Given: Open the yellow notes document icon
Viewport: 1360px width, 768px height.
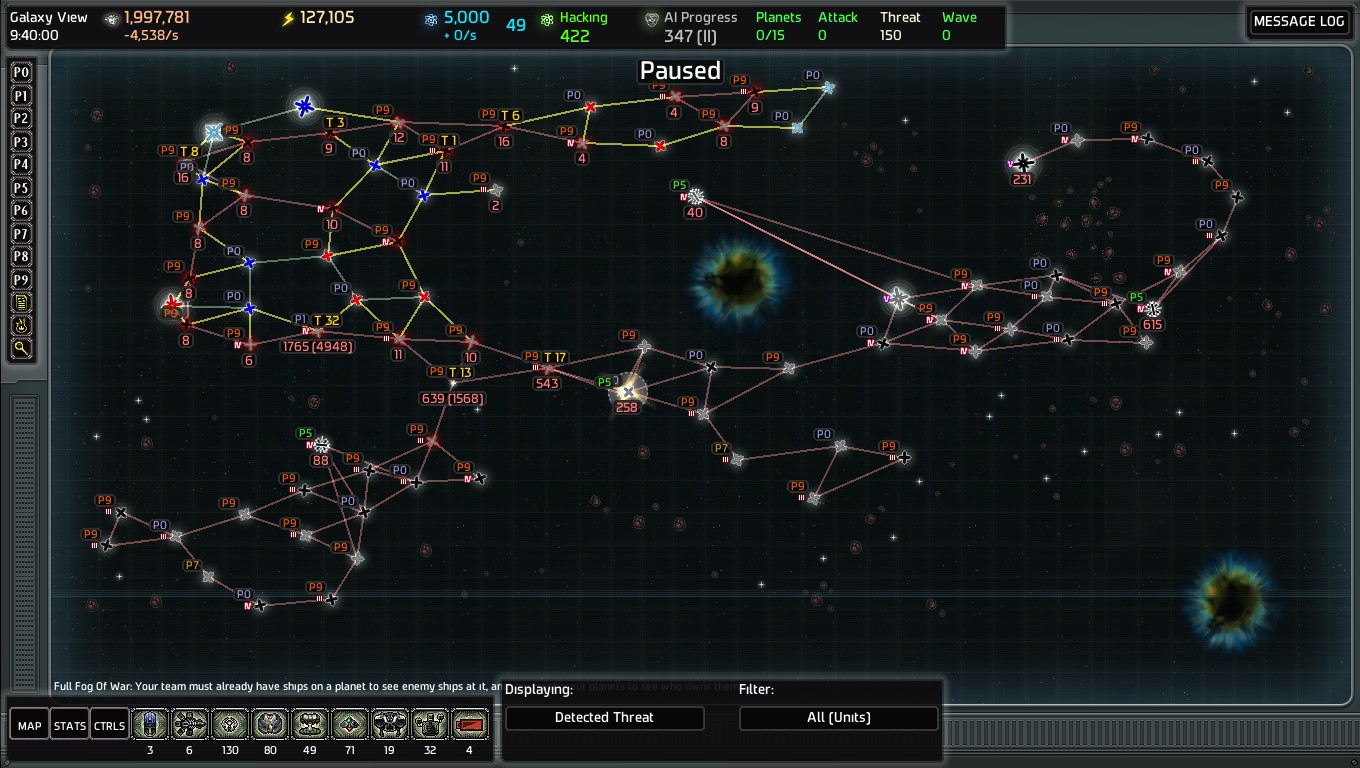Looking at the screenshot, I should (x=21, y=302).
